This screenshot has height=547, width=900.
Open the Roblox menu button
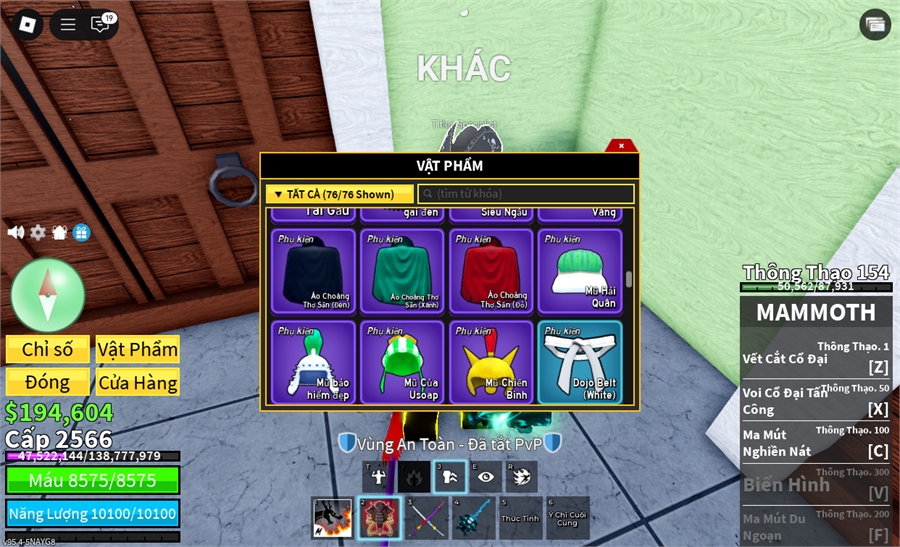25,25
